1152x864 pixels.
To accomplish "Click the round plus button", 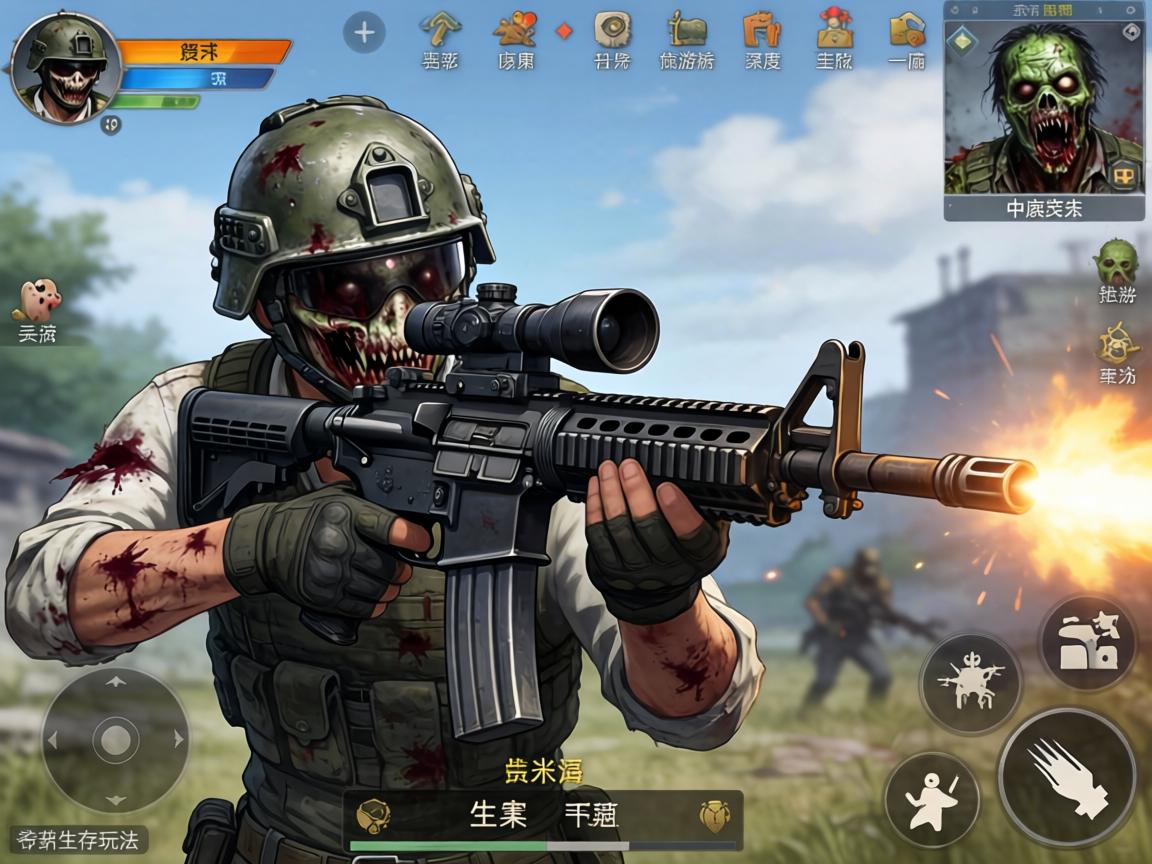I will click(x=364, y=33).
